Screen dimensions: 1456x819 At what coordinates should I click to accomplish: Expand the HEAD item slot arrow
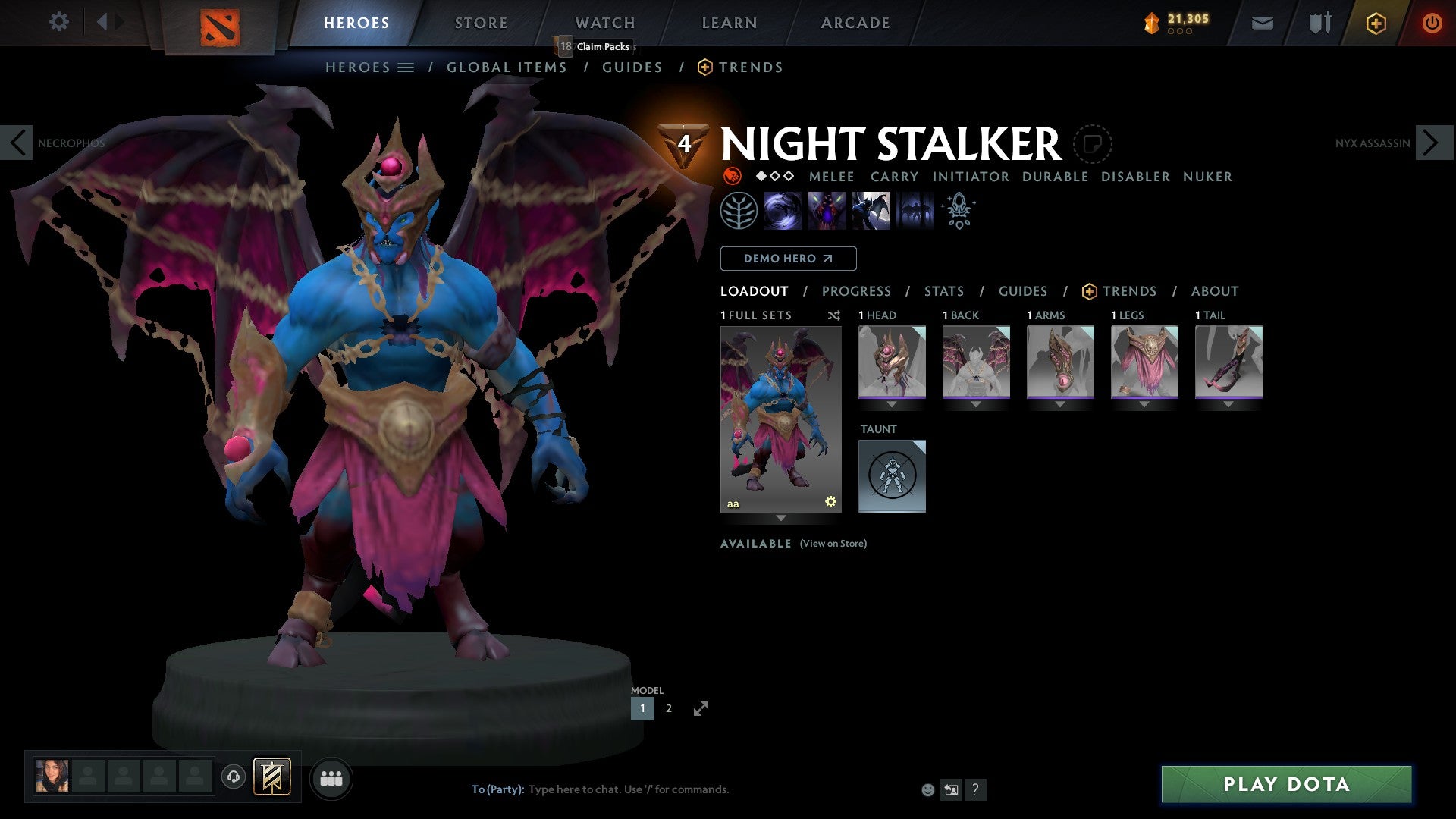point(891,403)
